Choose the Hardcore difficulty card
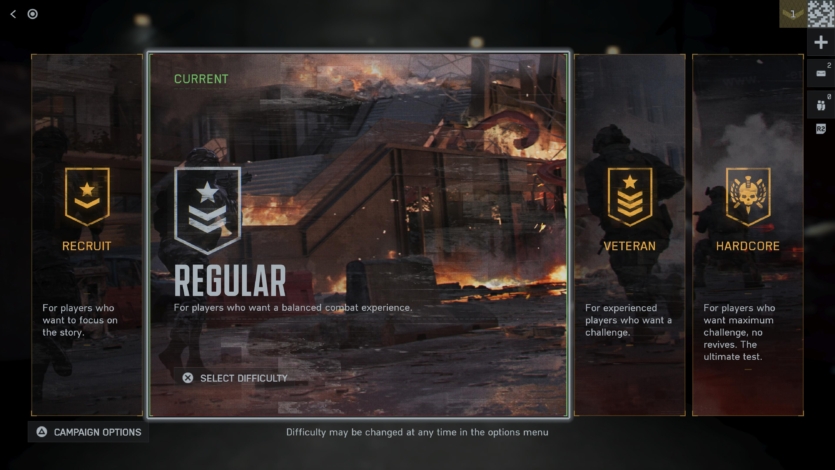Screen dimensions: 835x470 click(747, 235)
